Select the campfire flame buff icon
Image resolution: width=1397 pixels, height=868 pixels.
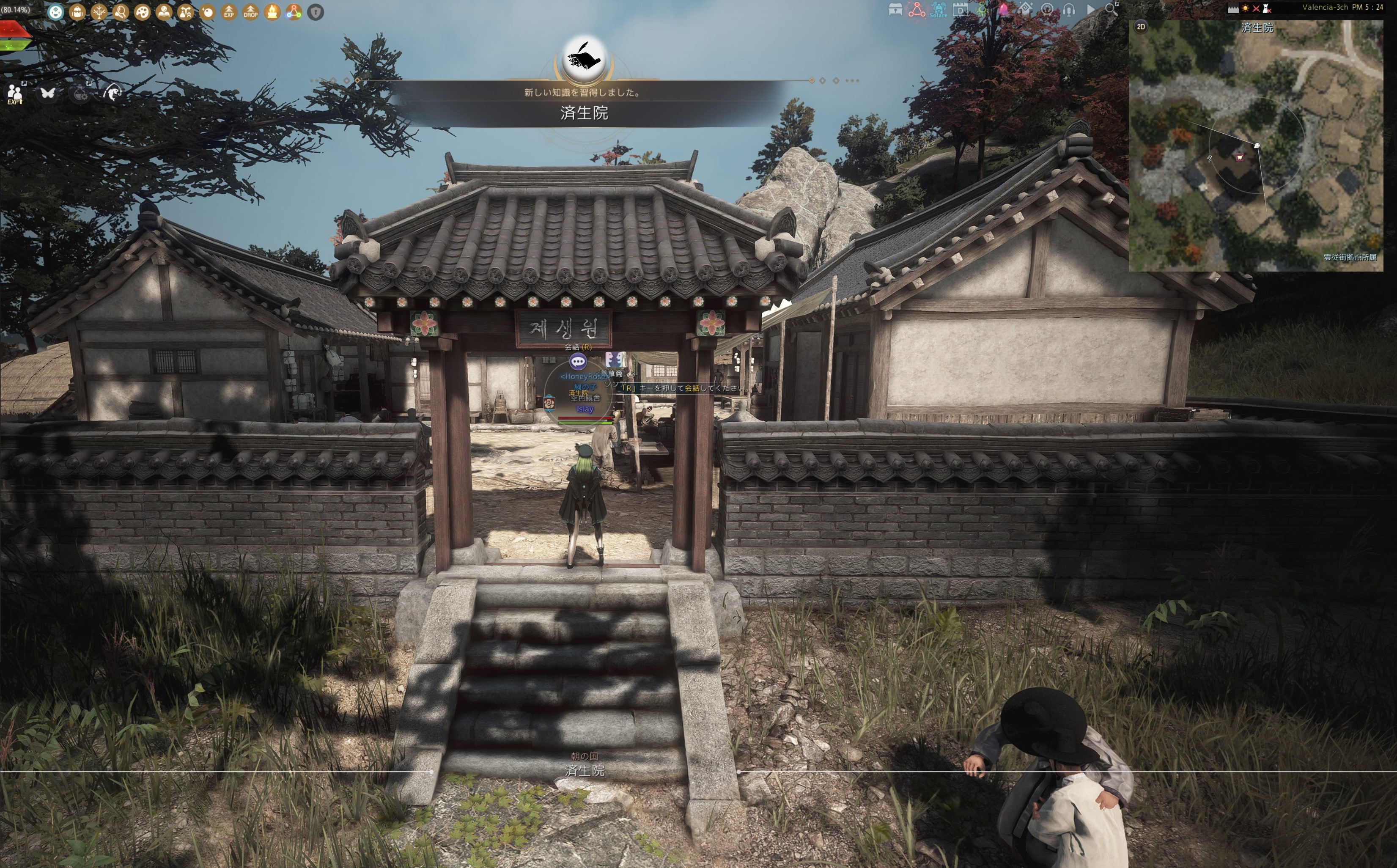pos(273,12)
